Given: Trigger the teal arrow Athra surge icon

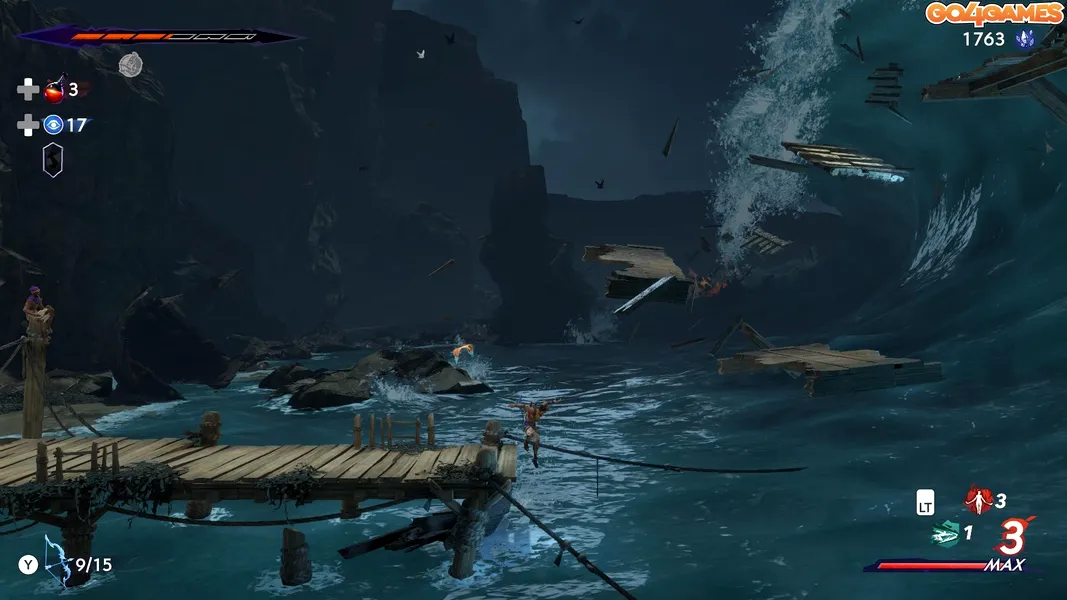Looking at the screenshot, I should click(x=944, y=534).
